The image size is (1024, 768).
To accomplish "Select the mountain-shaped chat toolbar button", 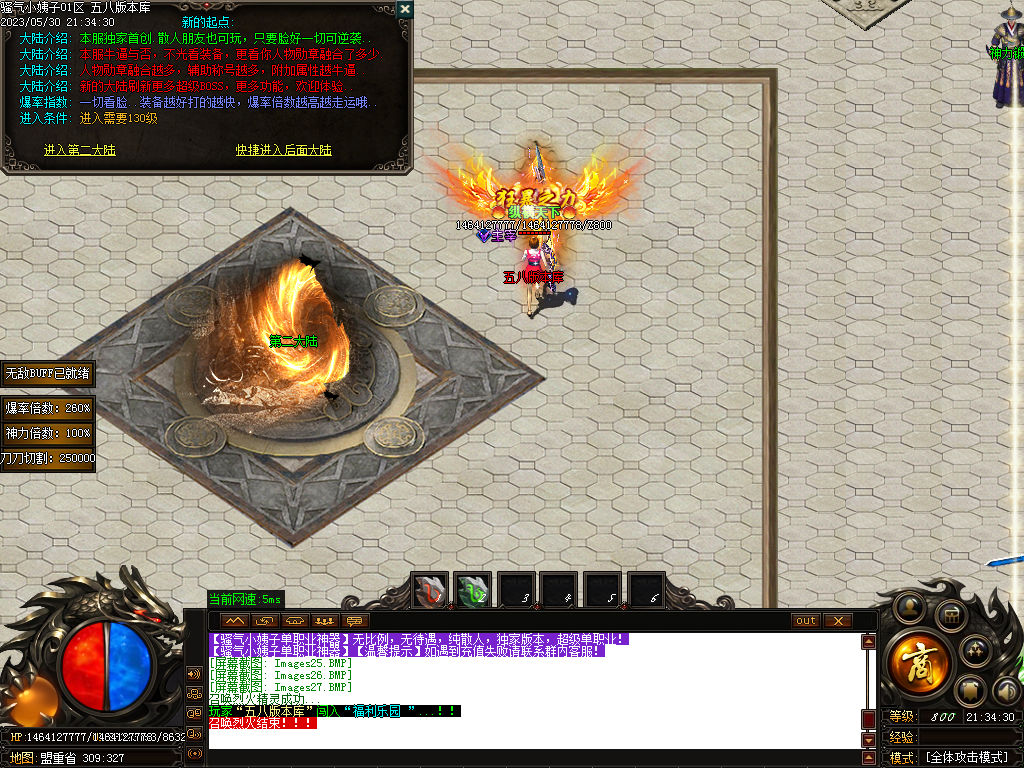I will tap(235, 621).
